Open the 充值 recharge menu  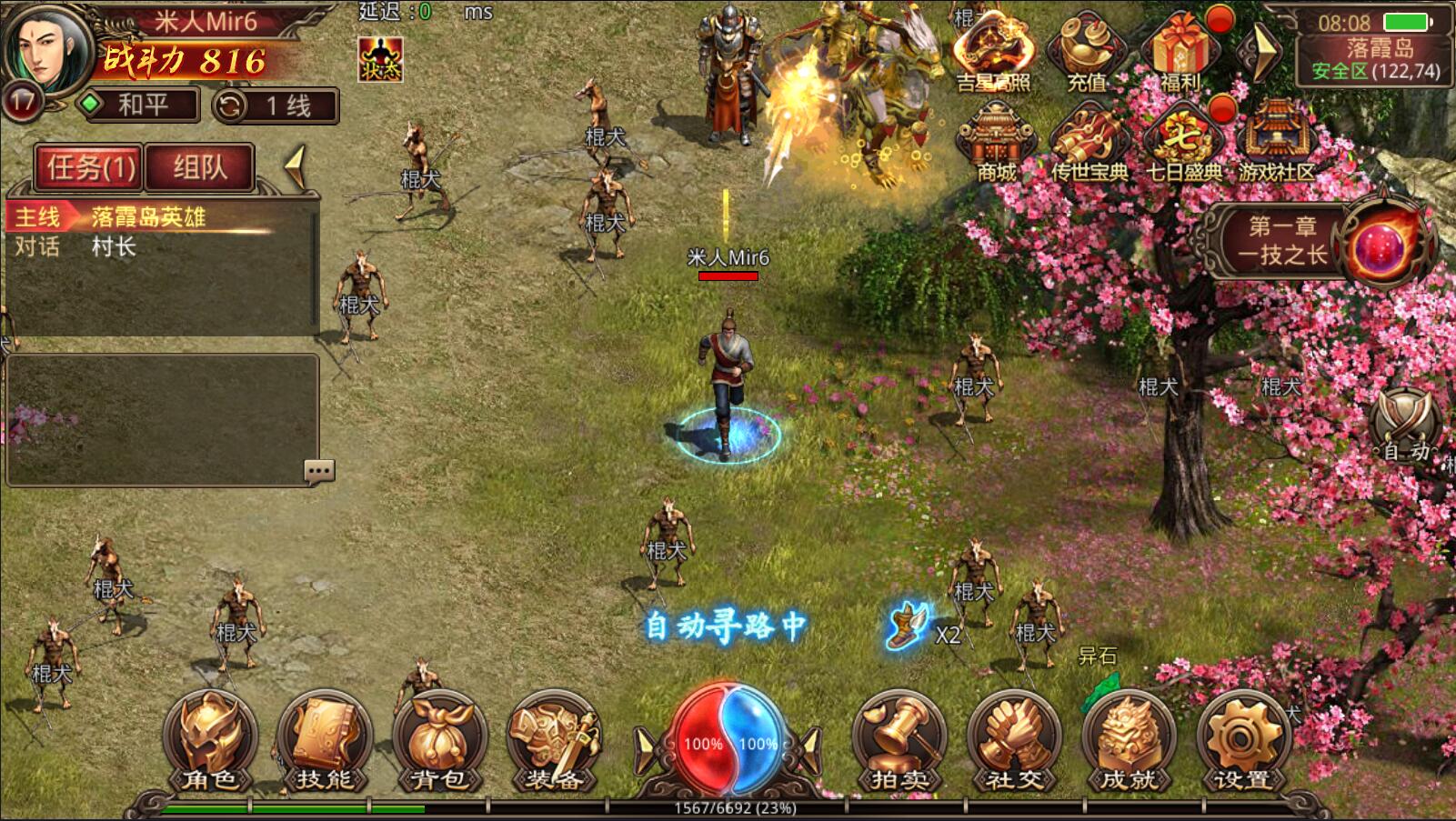(1087, 53)
